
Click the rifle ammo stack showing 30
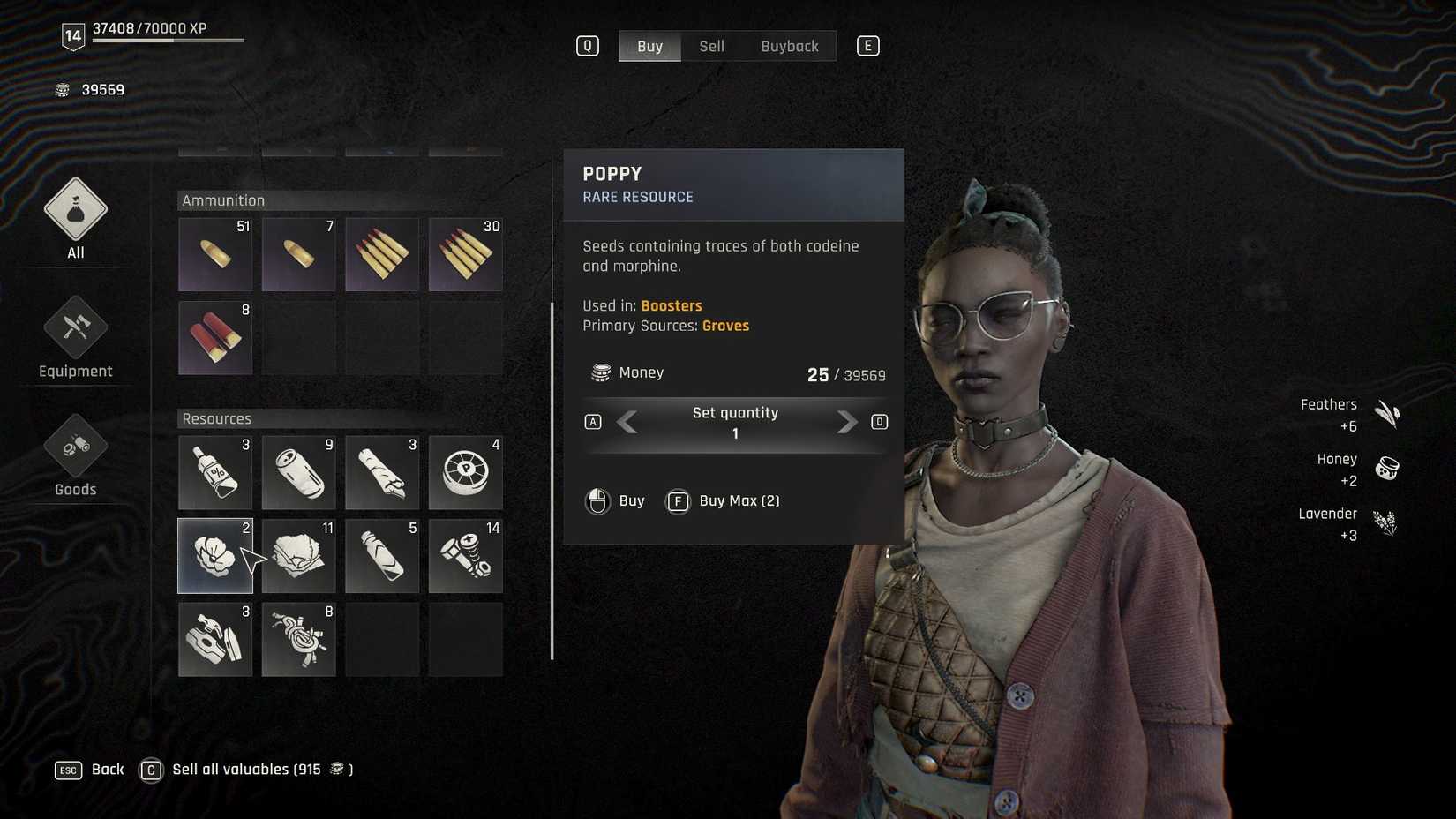click(x=465, y=254)
